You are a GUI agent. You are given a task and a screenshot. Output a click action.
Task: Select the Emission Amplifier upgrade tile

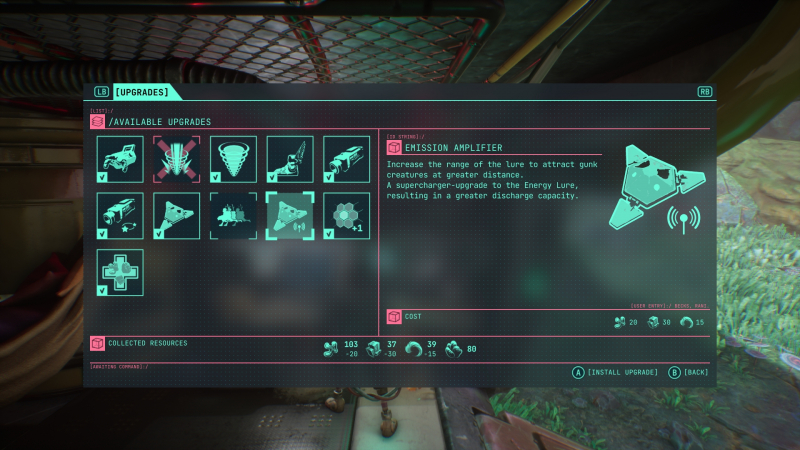click(x=290, y=216)
